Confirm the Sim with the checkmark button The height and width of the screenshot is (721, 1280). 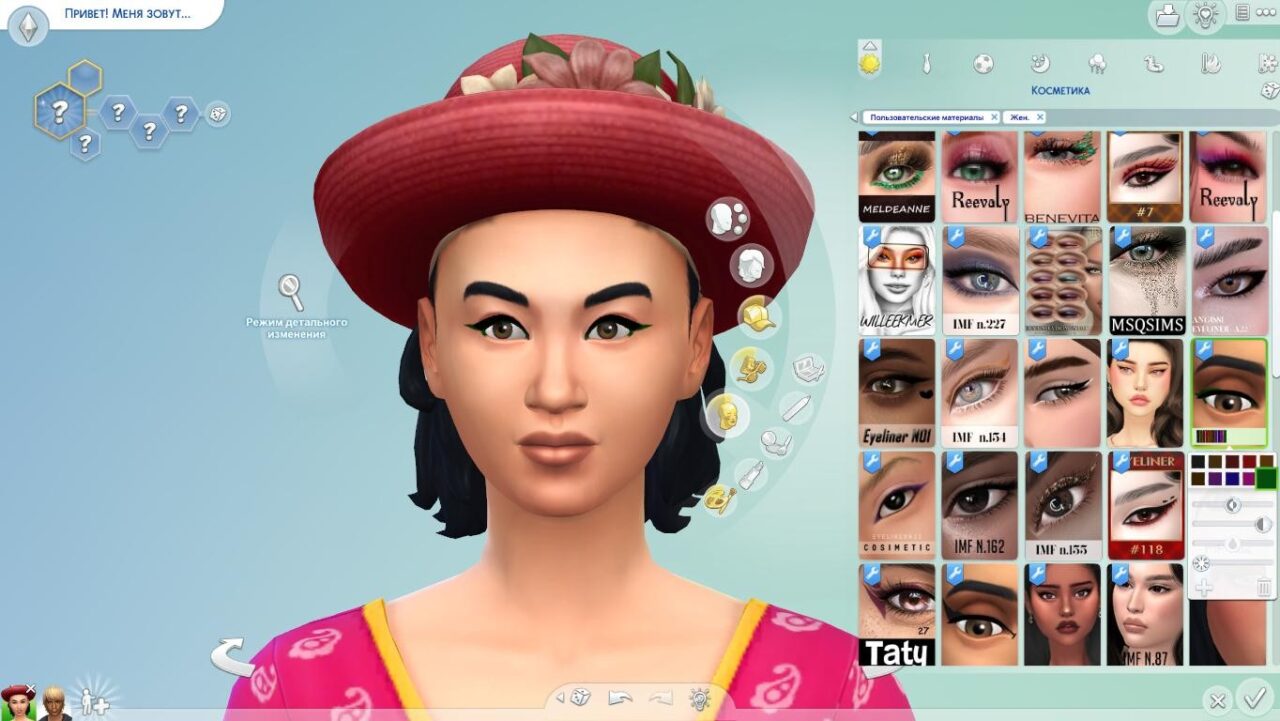(x=1253, y=696)
